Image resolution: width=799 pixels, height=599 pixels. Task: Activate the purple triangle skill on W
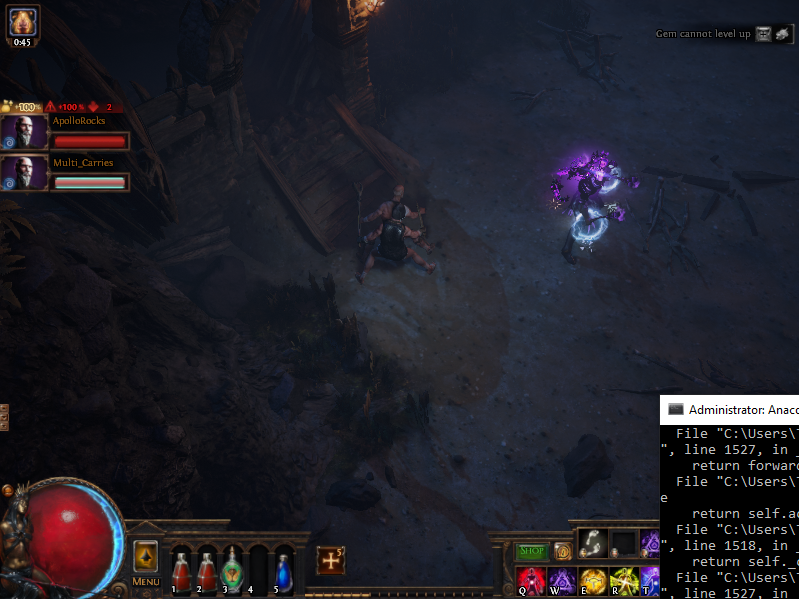(562, 580)
